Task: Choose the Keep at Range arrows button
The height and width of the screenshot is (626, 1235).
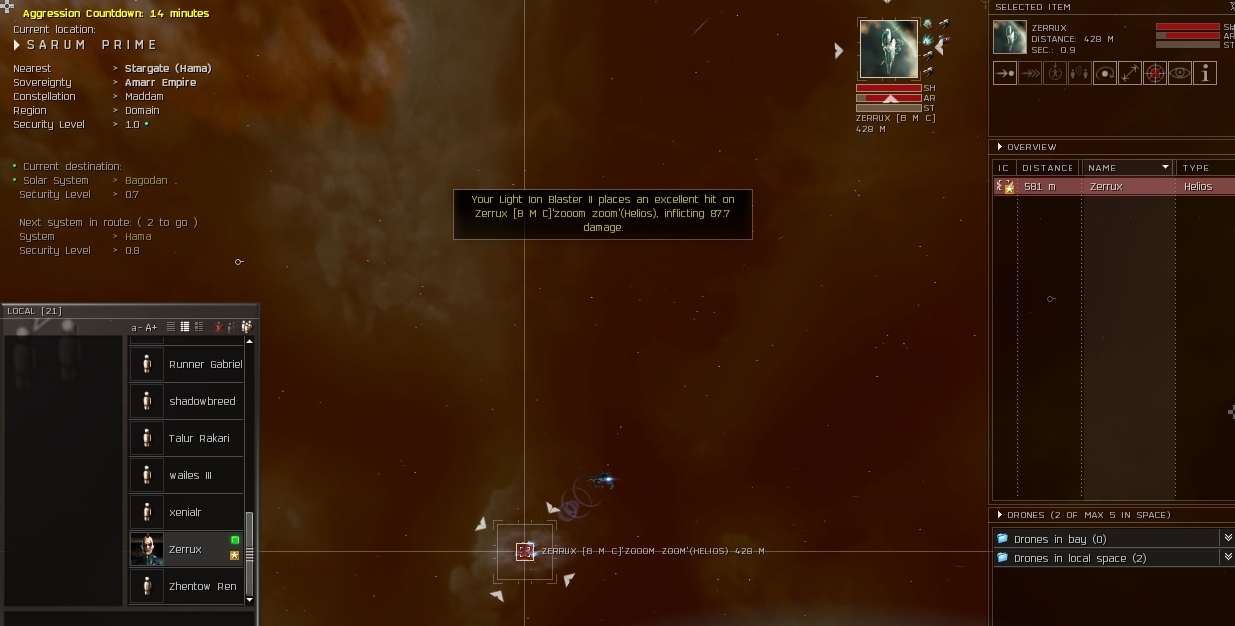Action: click(1130, 73)
